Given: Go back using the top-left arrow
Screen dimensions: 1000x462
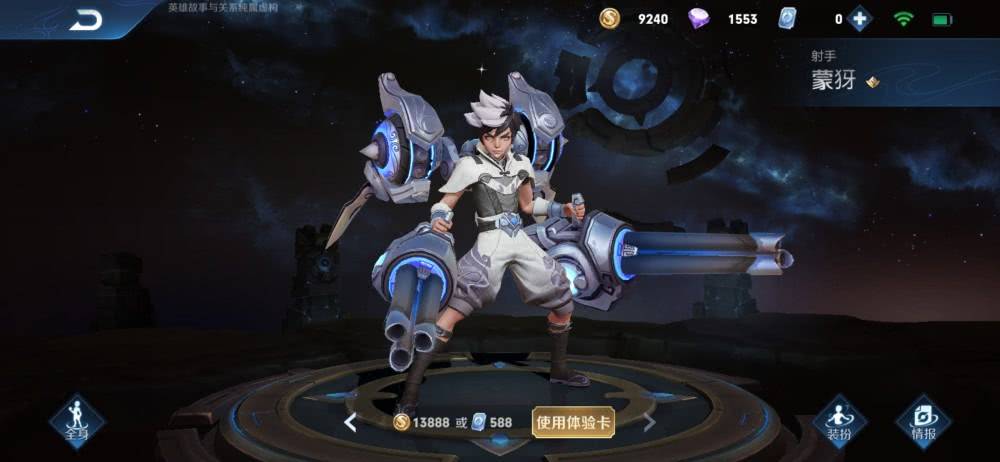Looking at the screenshot, I should (x=86, y=19).
